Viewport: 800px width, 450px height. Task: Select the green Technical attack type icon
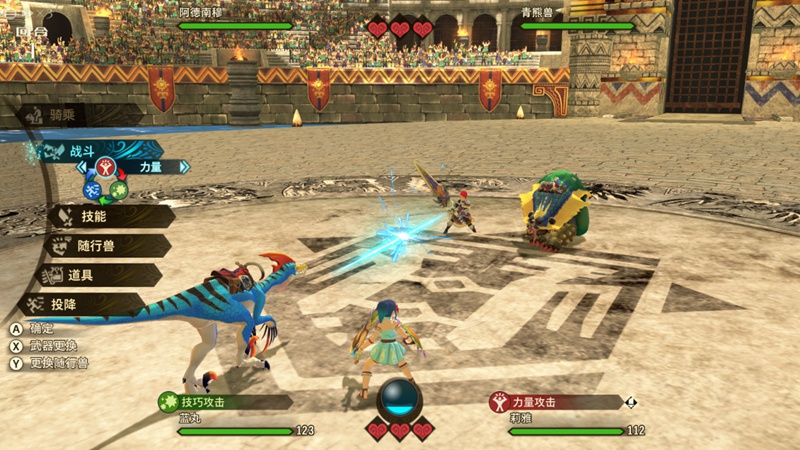pos(118,190)
